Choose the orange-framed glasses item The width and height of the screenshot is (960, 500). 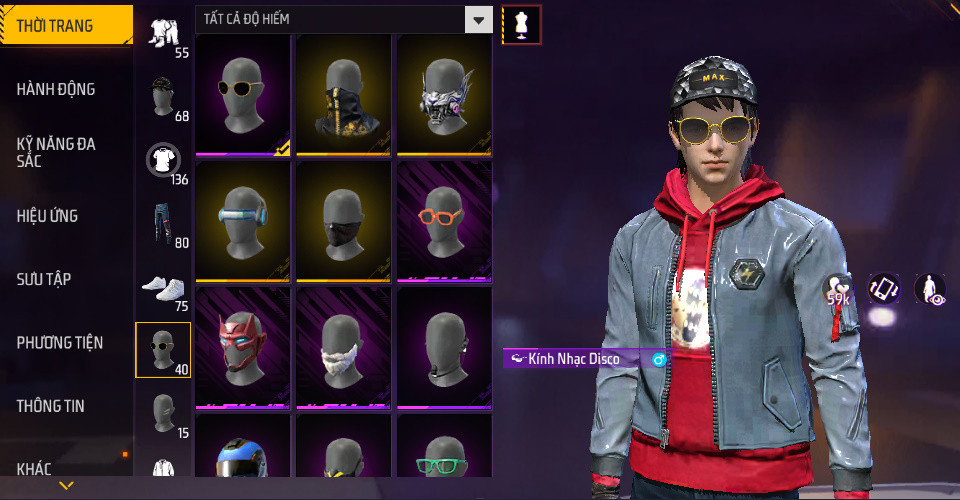pos(444,221)
